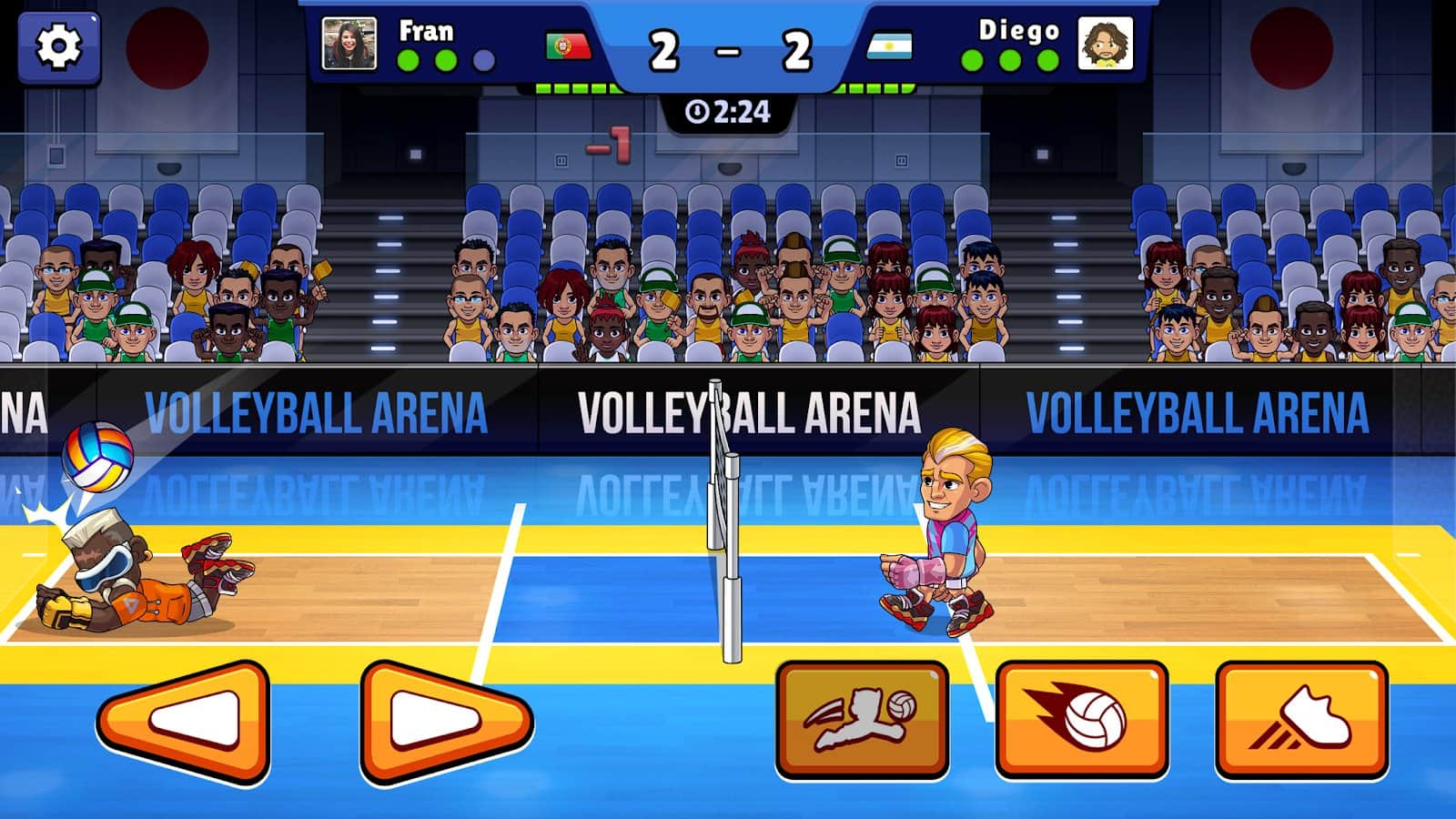Screen dimensions: 1456x819
Task: Click the match timer showing 2:24
Action: point(728,112)
